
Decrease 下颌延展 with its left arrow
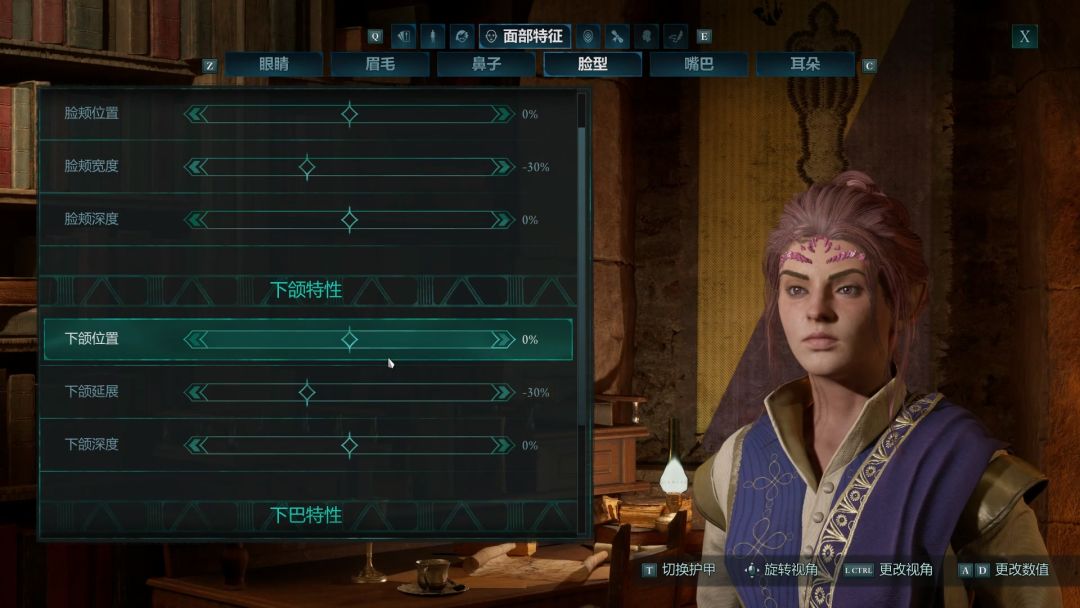click(195, 392)
